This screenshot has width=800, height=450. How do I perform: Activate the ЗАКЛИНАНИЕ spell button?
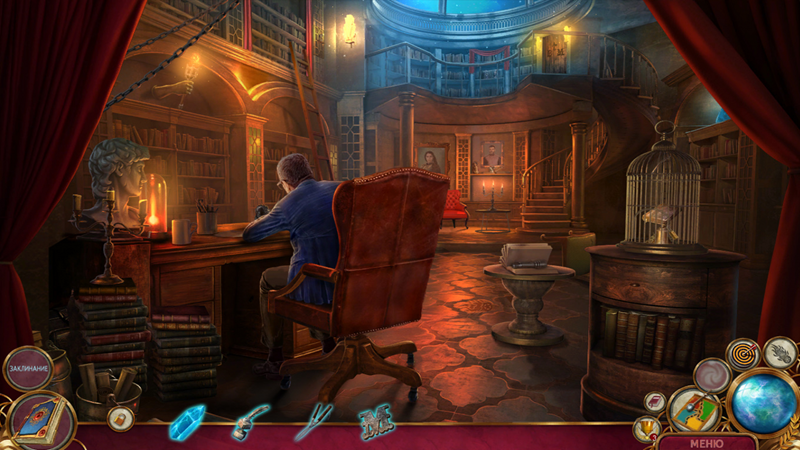point(28,369)
